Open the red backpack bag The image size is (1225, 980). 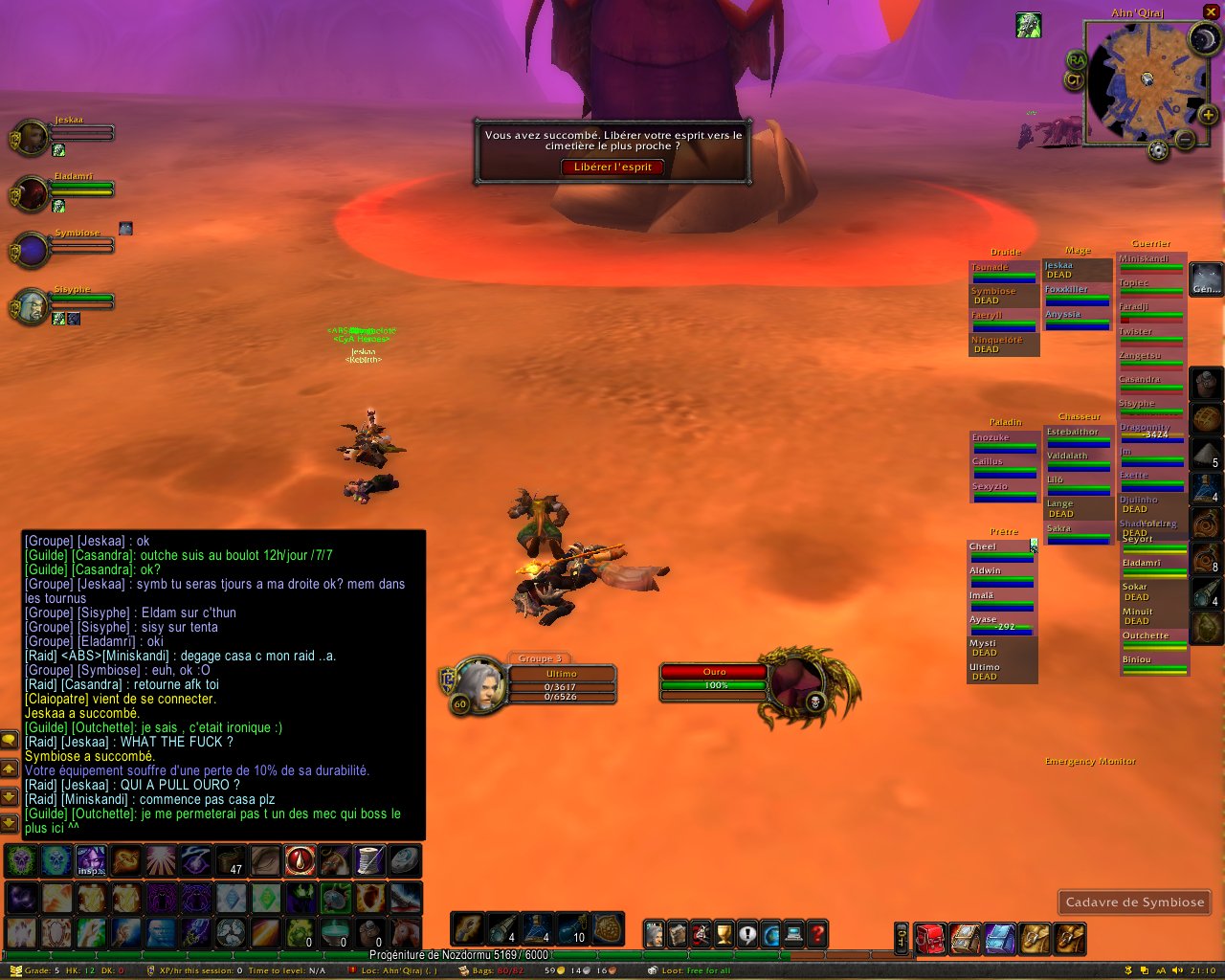tap(929, 938)
